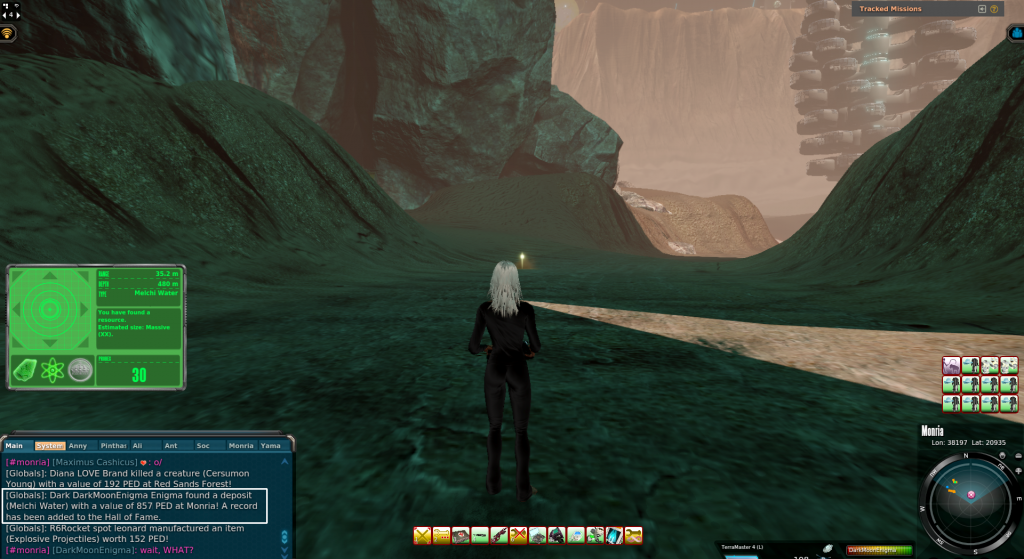Screen dimensions: 1024x559
Task: Open the wifi signal icon menu
Action: [x=8, y=33]
